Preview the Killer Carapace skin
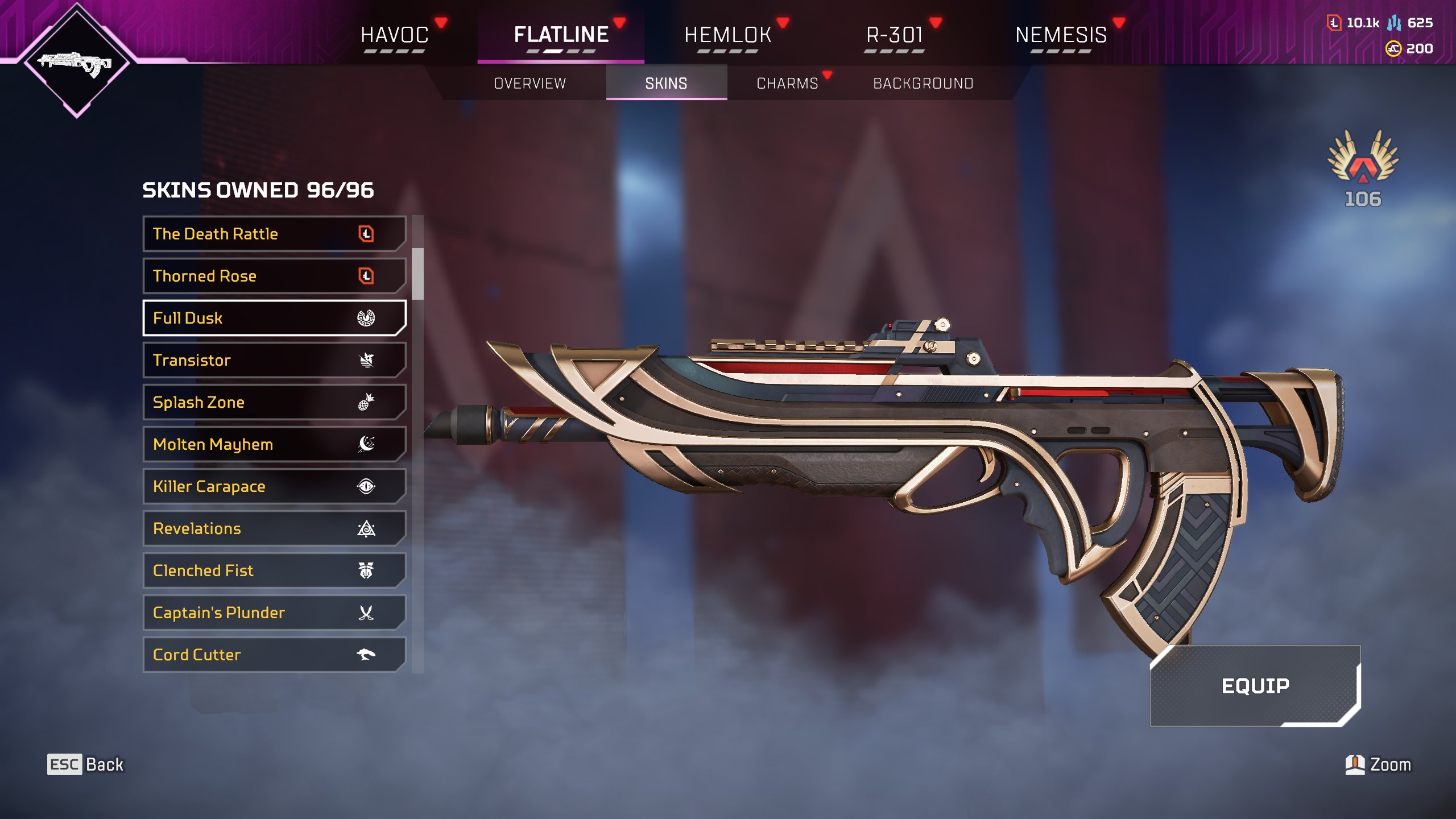The image size is (1456, 819). [x=274, y=486]
